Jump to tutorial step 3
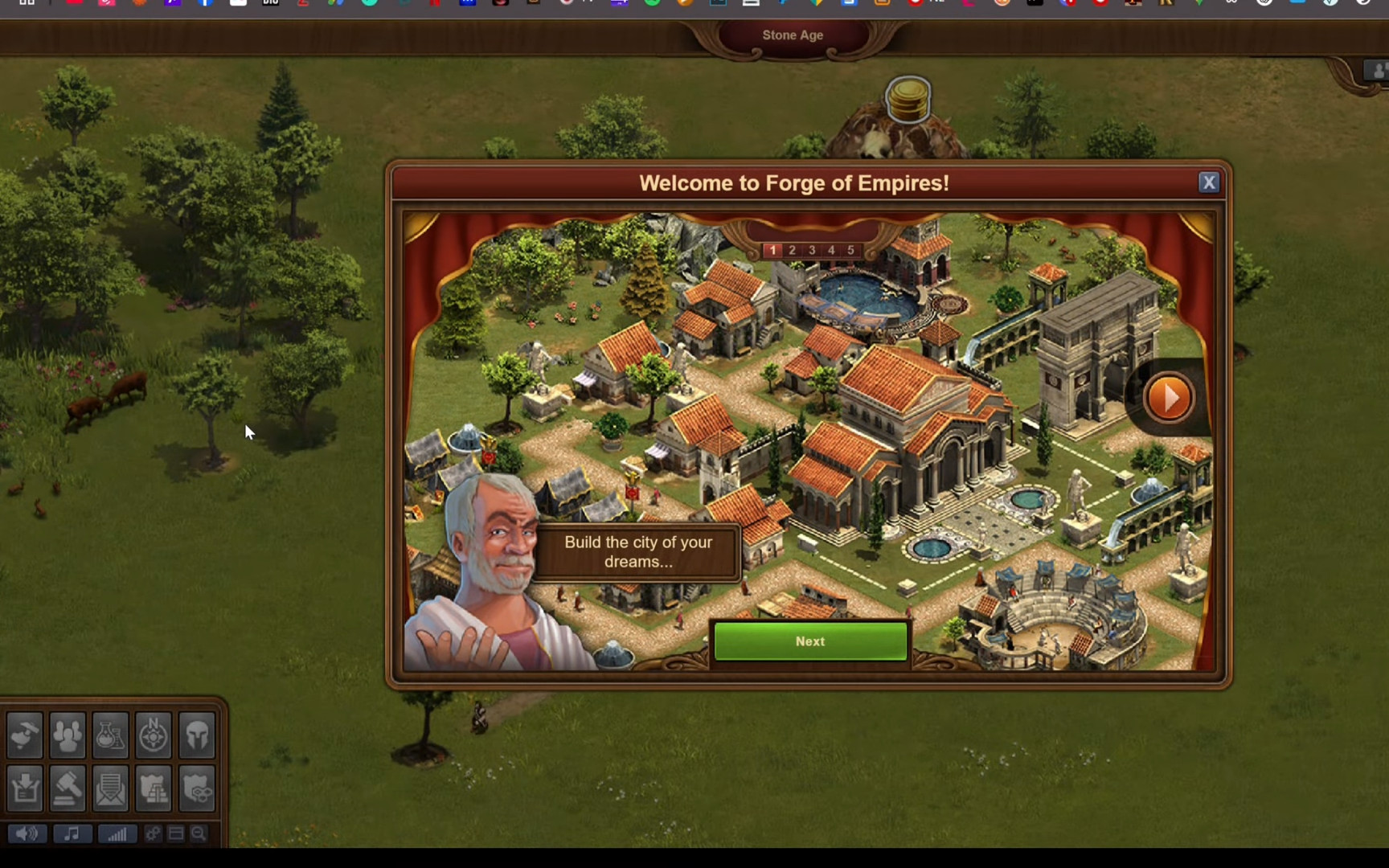The width and height of the screenshot is (1389, 868). [811, 250]
